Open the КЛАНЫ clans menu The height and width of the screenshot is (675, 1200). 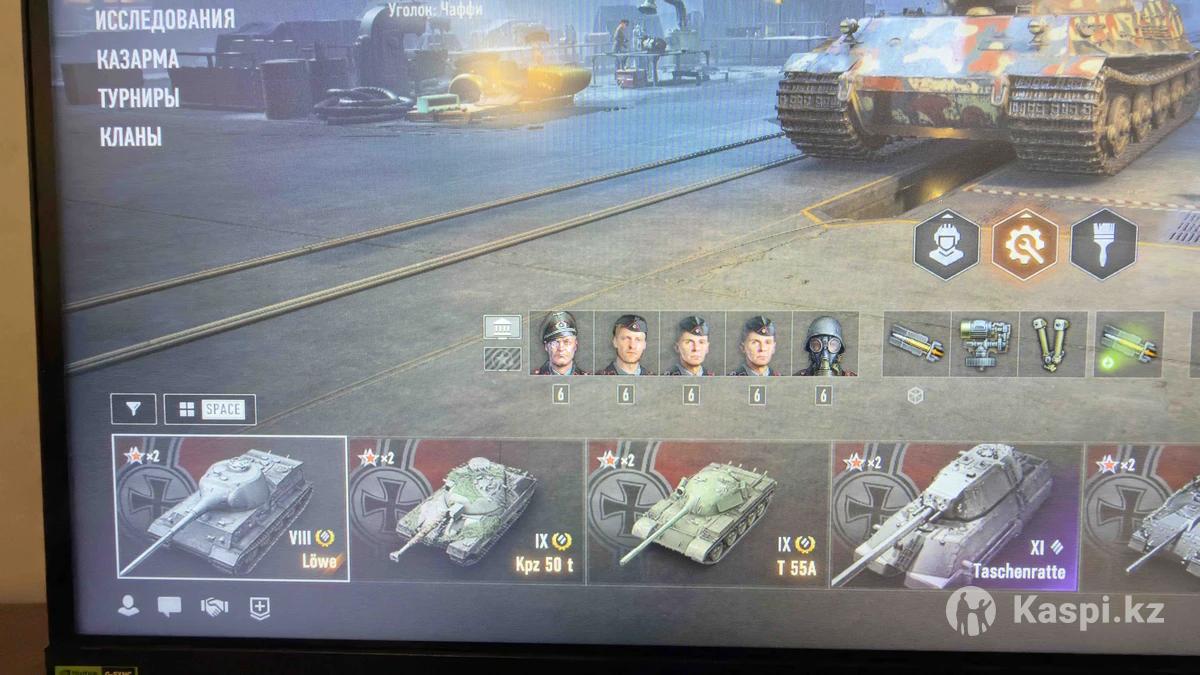coord(130,137)
